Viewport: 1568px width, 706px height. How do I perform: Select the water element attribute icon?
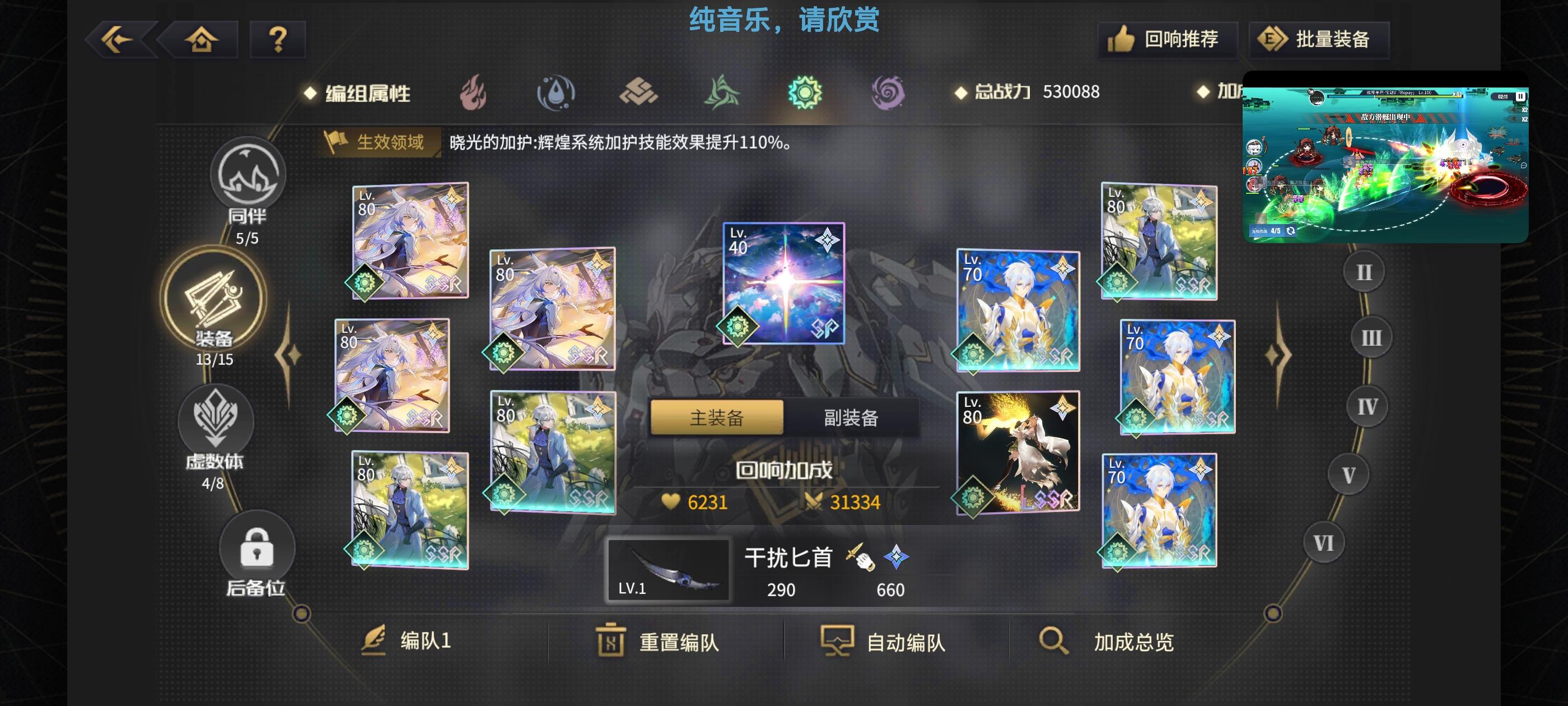(555, 93)
